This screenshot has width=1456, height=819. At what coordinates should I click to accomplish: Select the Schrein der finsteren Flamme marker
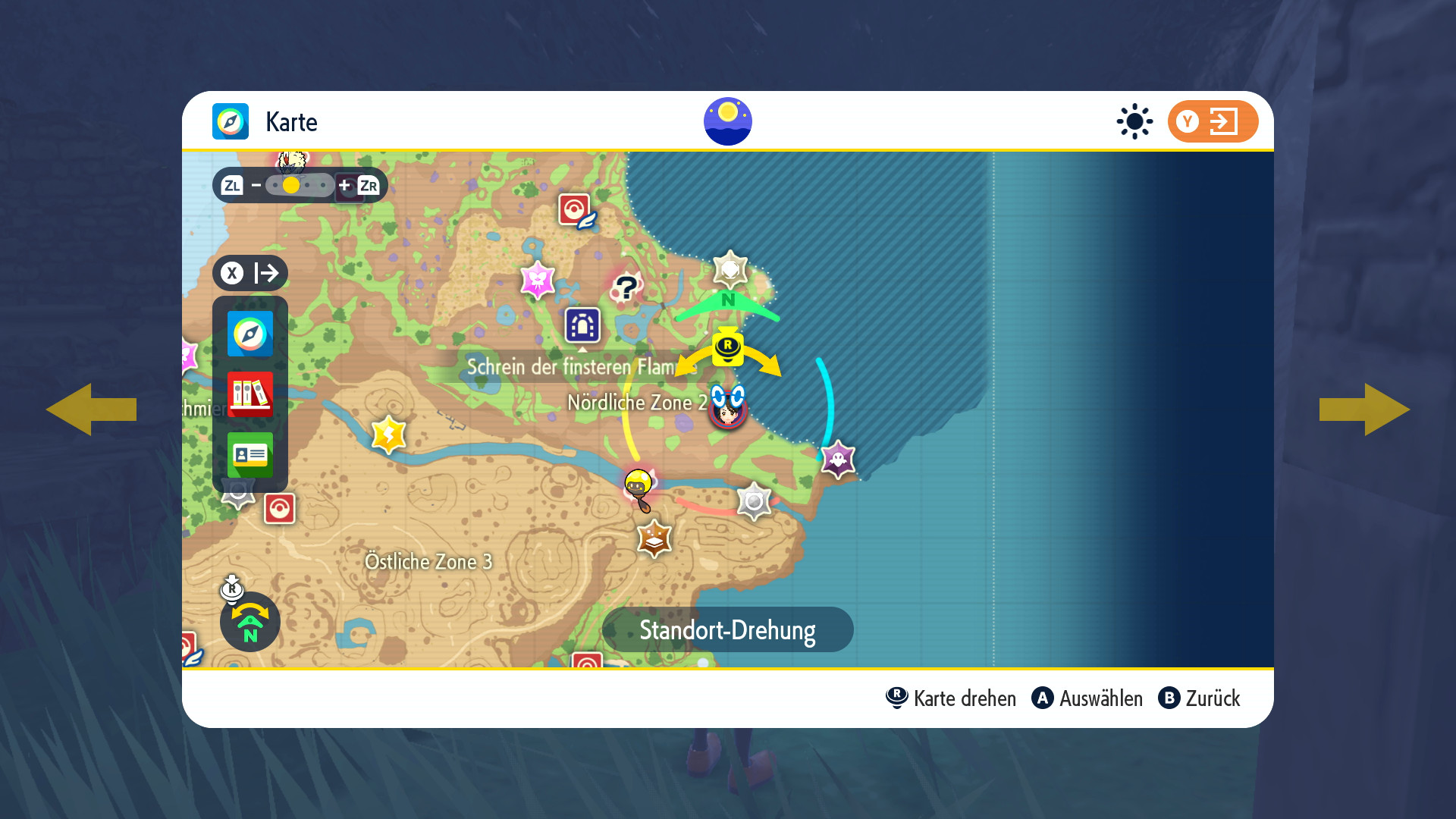coord(582,326)
